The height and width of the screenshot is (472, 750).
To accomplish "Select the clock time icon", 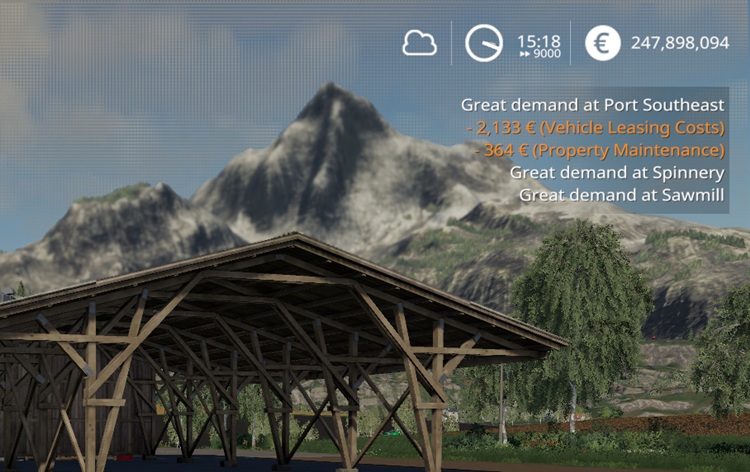I will (484, 43).
